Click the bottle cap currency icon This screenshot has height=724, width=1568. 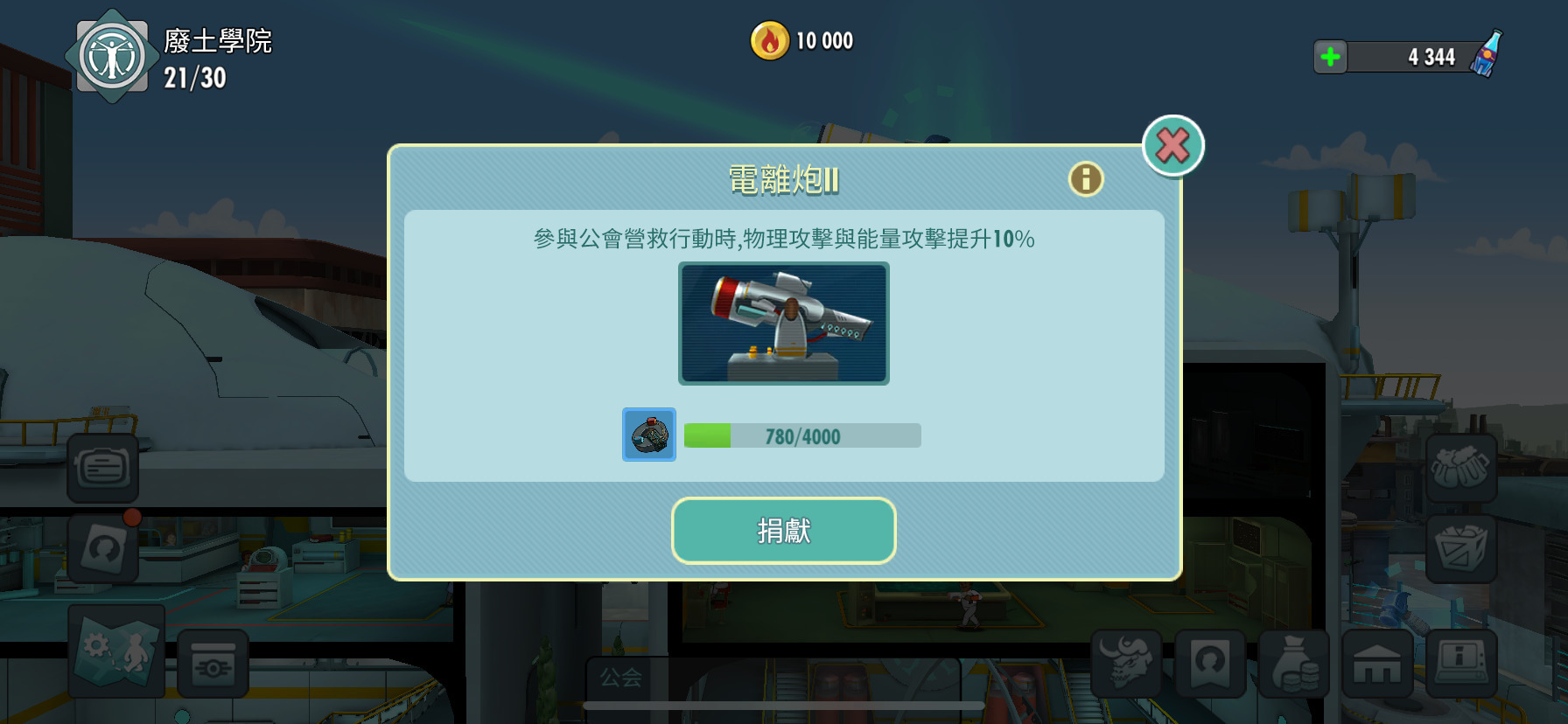click(x=768, y=39)
